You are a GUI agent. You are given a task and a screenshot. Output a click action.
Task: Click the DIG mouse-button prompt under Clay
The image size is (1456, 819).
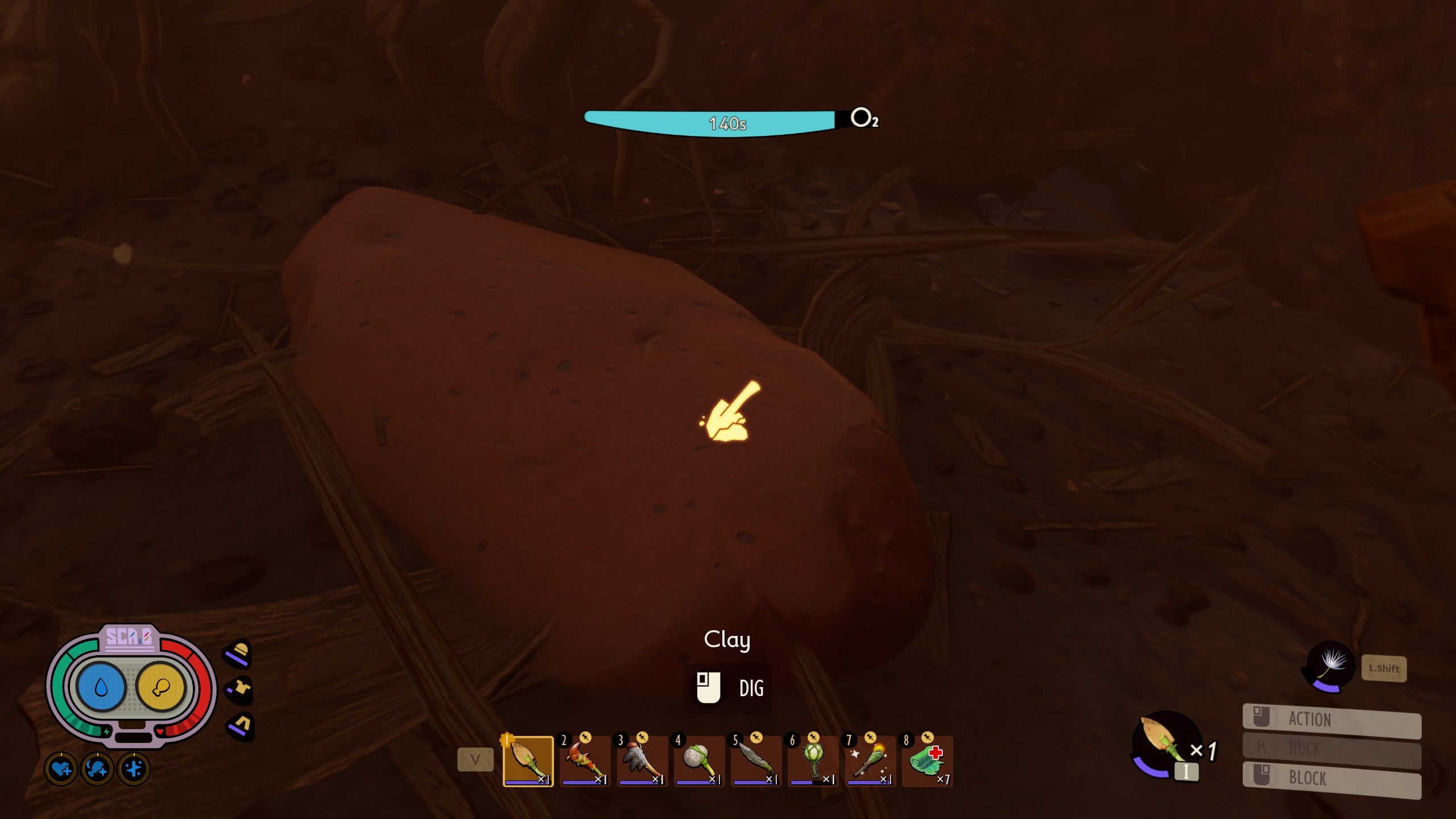(x=728, y=688)
